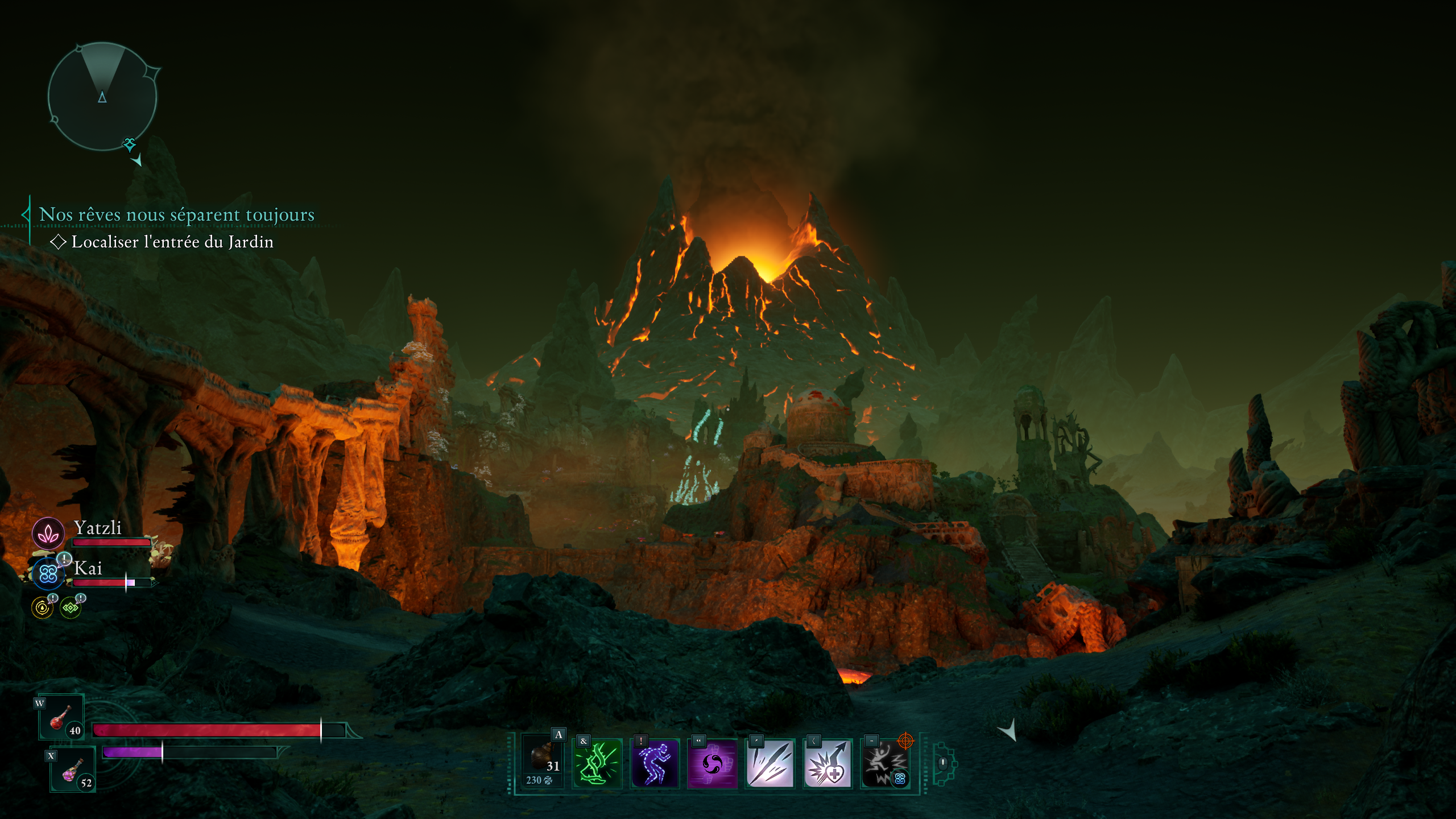Viewport: 1456px width, 819px height.
Task: Click the alert badge on the yellow ability icon
Action: (x=53, y=599)
